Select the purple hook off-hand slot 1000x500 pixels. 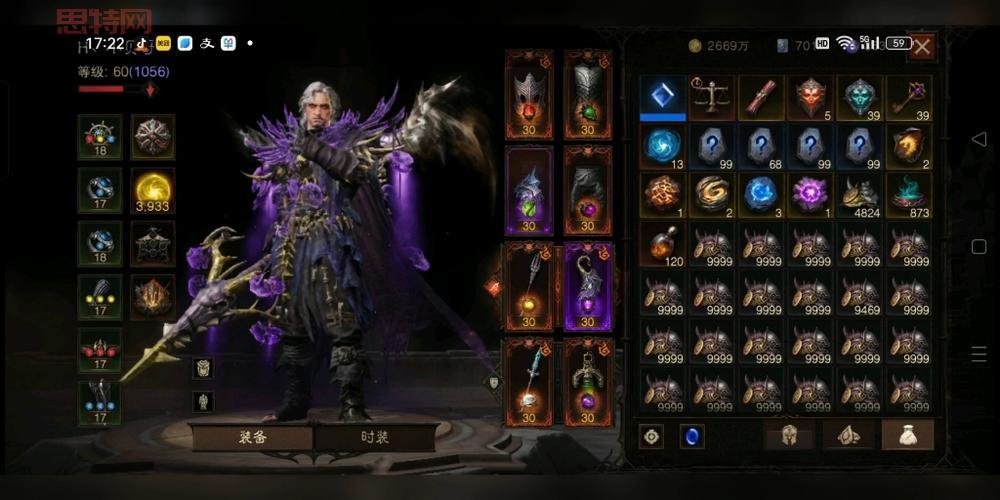point(588,286)
